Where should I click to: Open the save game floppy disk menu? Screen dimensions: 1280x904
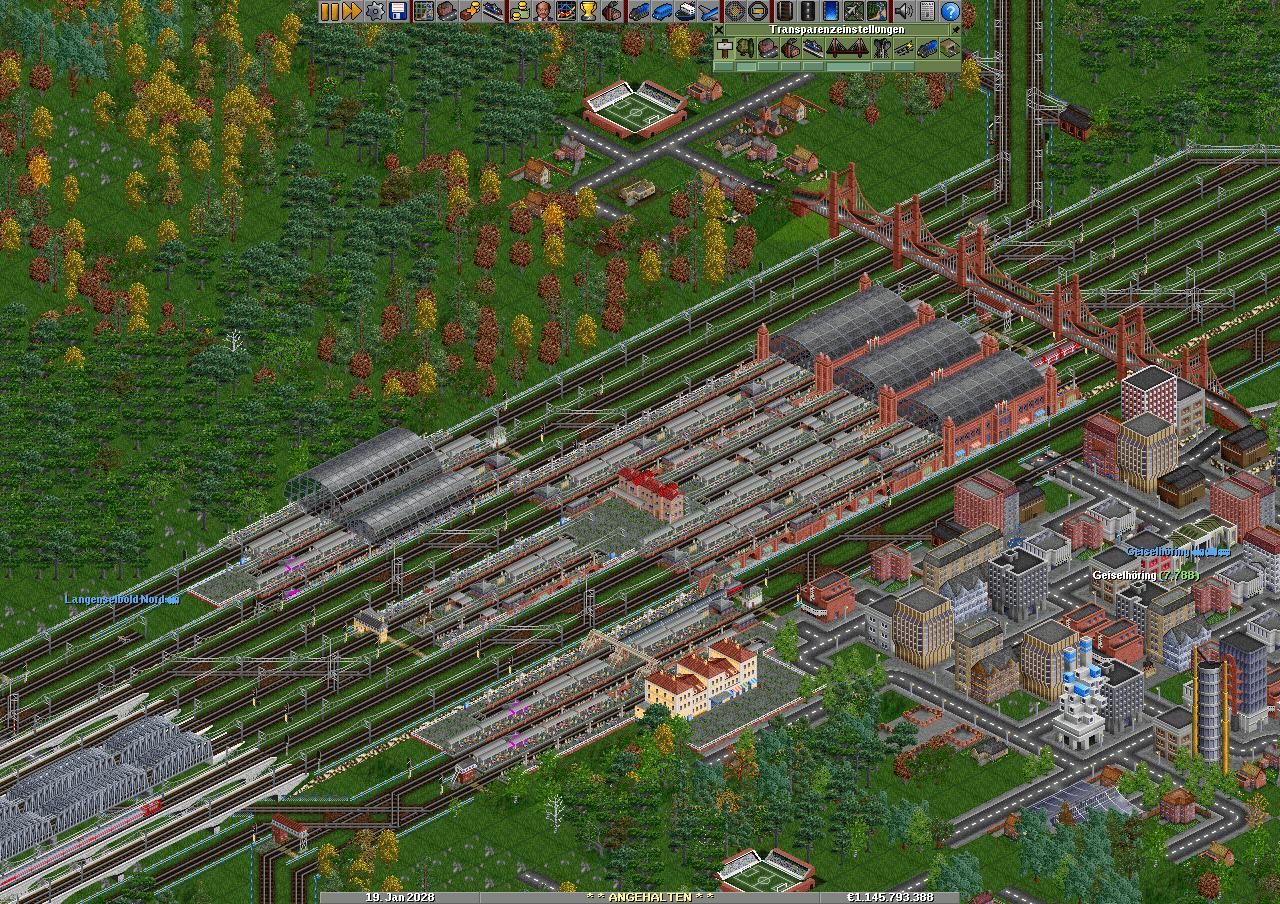(398, 11)
